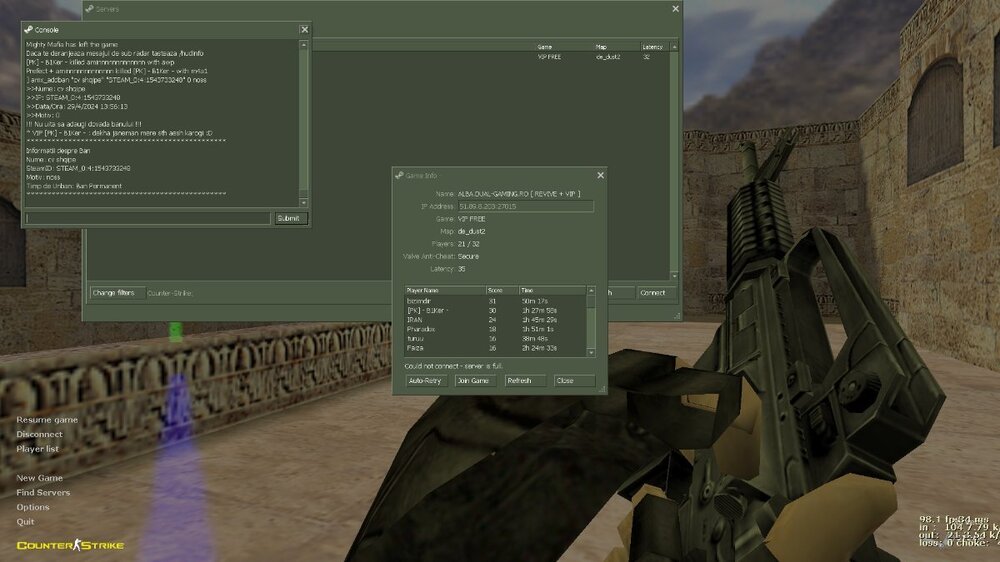
Task: Resume the game from the menu
Action: 47,420
